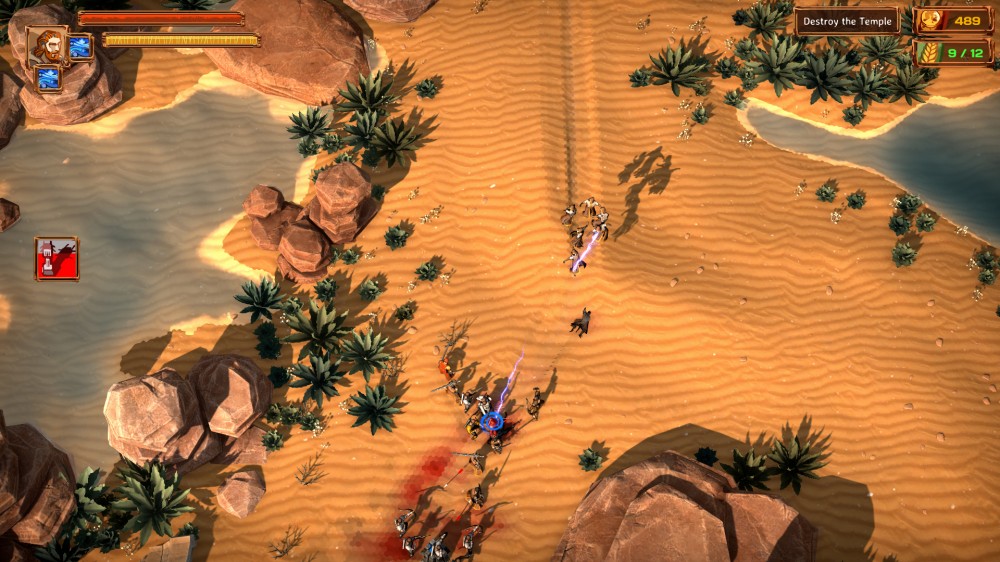Activate the blue wave ability below the portrait

pos(48,78)
